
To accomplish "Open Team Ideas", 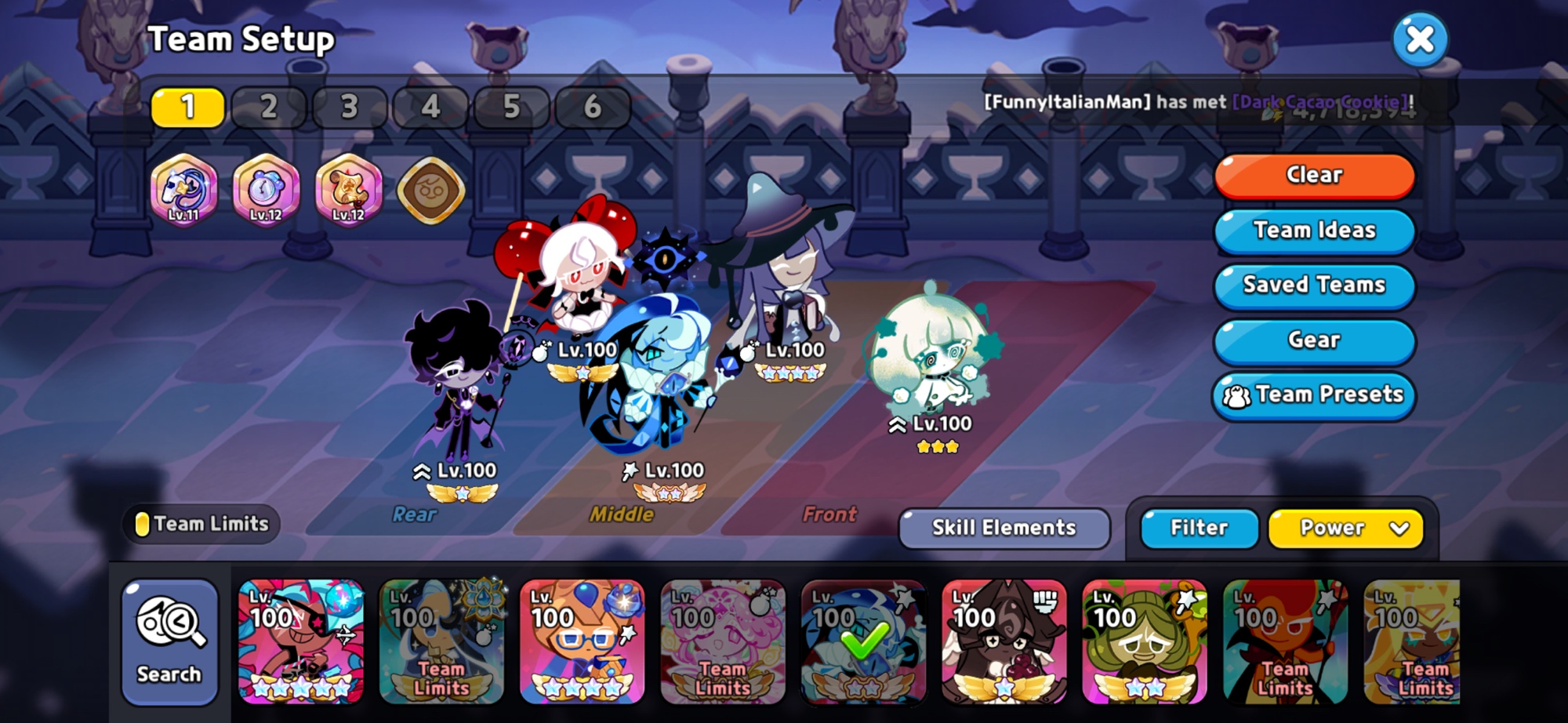I will pyautogui.click(x=1314, y=230).
